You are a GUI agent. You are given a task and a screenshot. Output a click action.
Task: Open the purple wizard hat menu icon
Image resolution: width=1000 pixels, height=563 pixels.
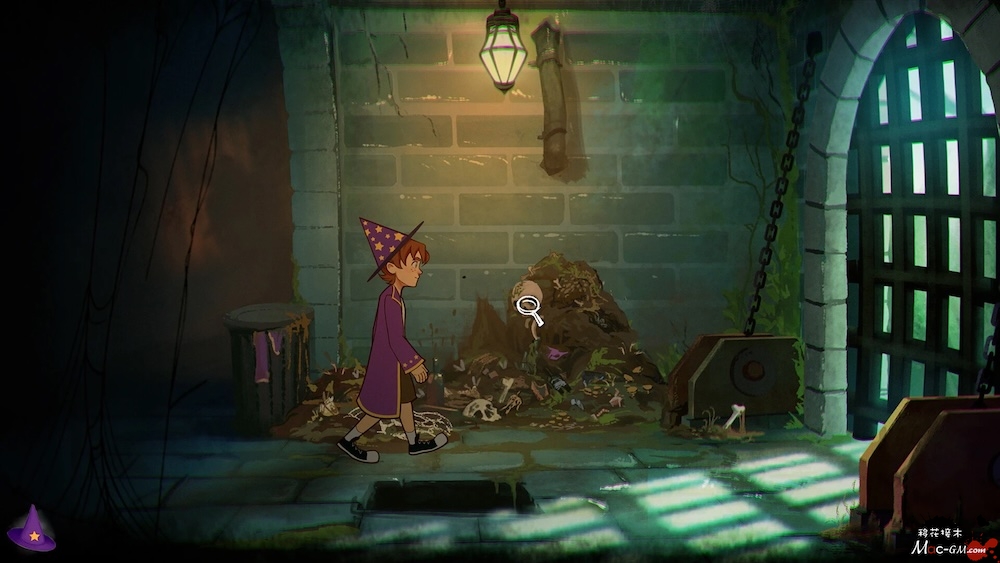32,530
